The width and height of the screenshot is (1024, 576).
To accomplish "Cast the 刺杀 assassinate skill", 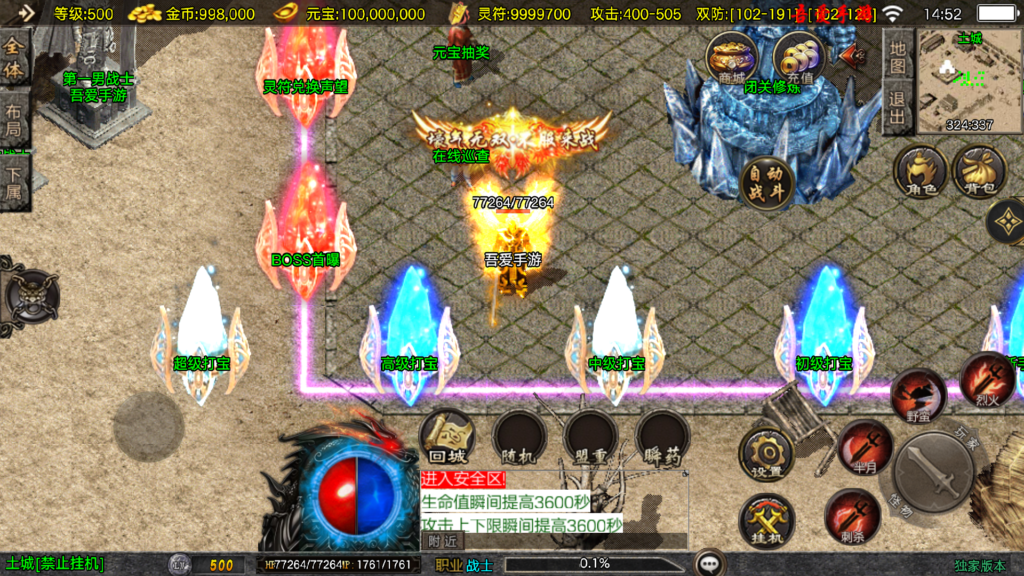I will tap(851, 516).
